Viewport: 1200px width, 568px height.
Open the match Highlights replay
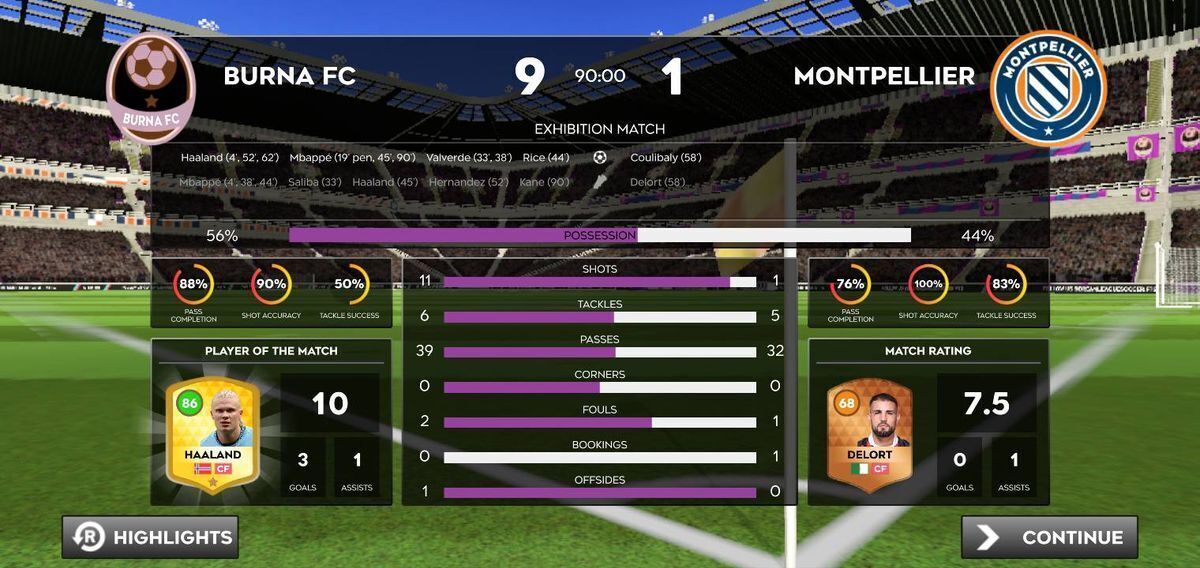click(x=150, y=537)
